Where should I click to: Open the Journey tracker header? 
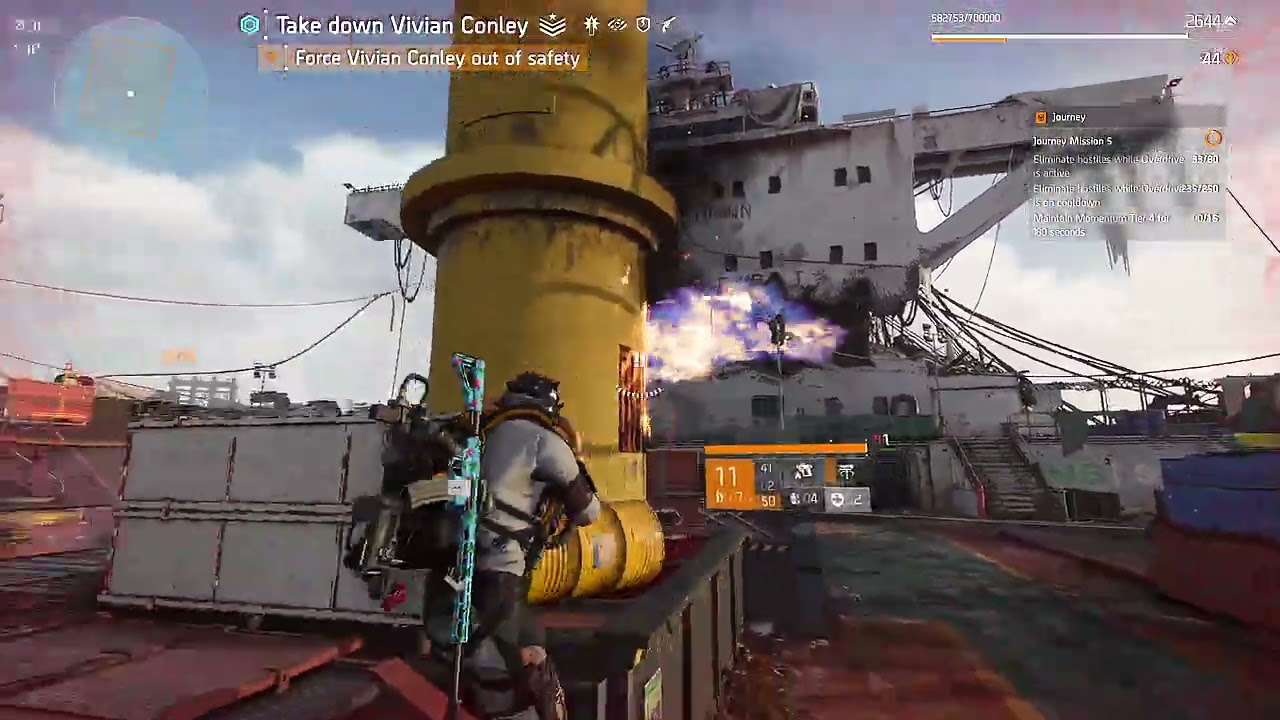1069,117
